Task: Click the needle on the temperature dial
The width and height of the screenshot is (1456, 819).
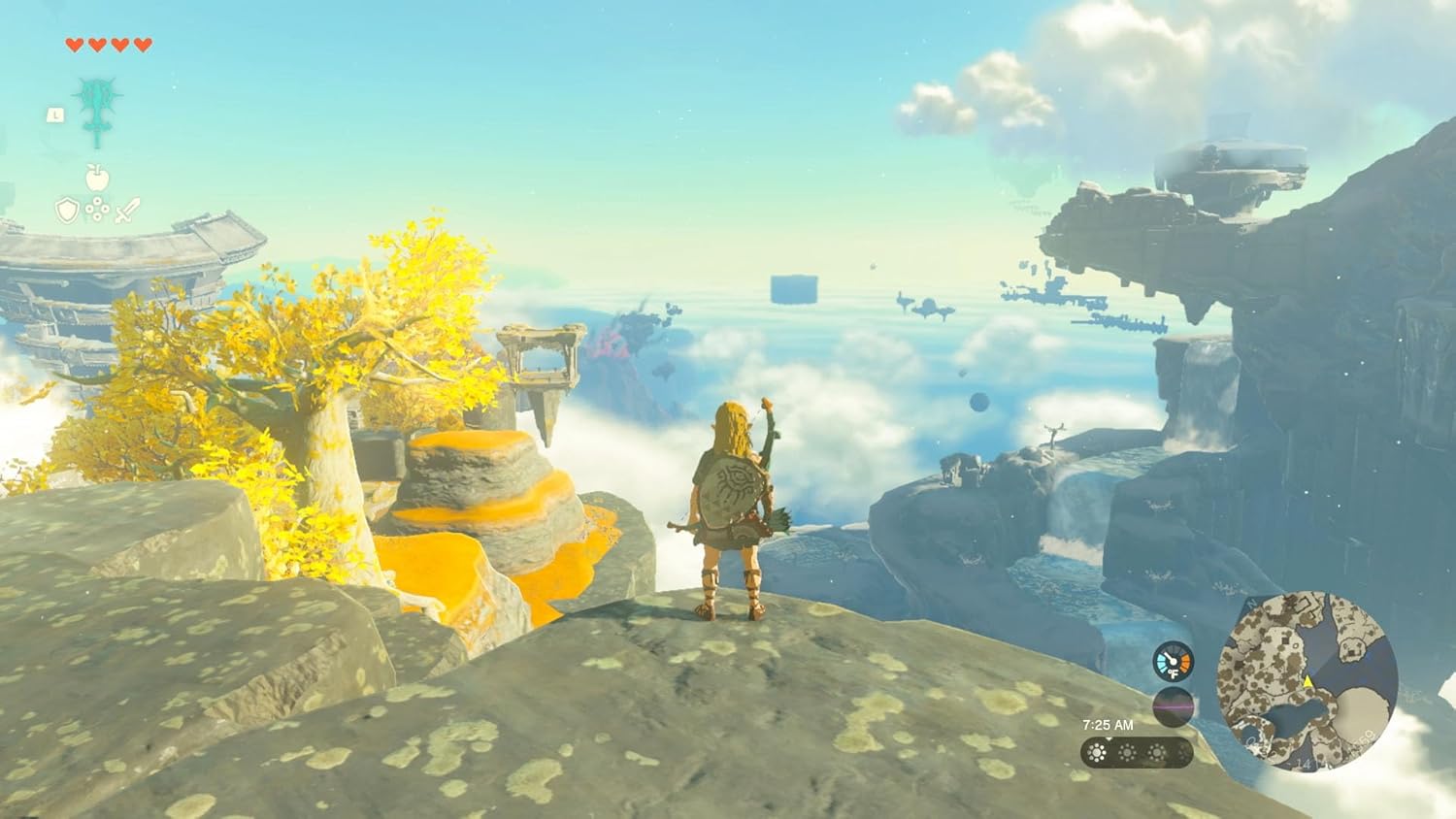Action: 1169,656
